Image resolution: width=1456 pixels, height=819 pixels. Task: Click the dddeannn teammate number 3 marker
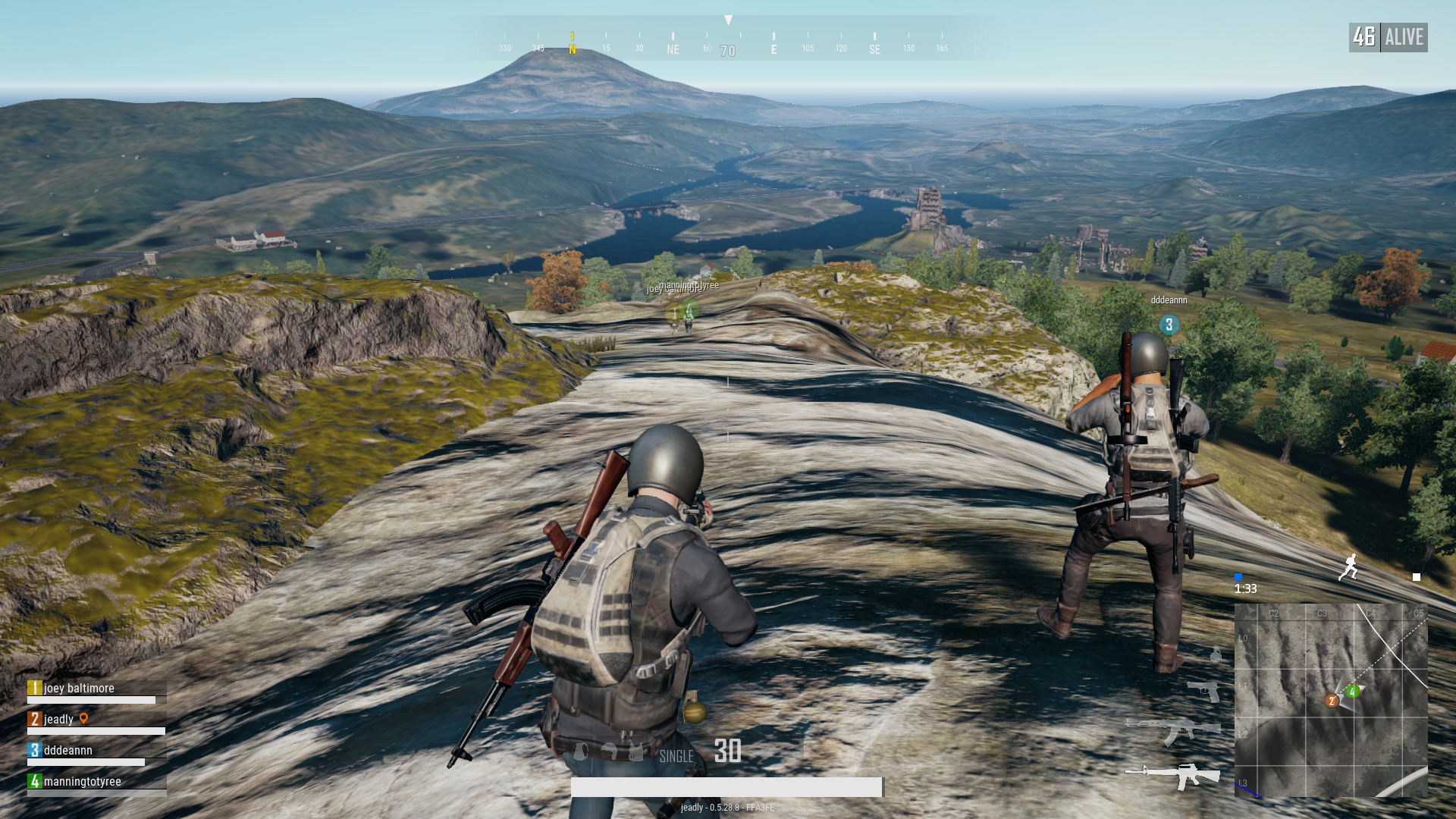1169,325
